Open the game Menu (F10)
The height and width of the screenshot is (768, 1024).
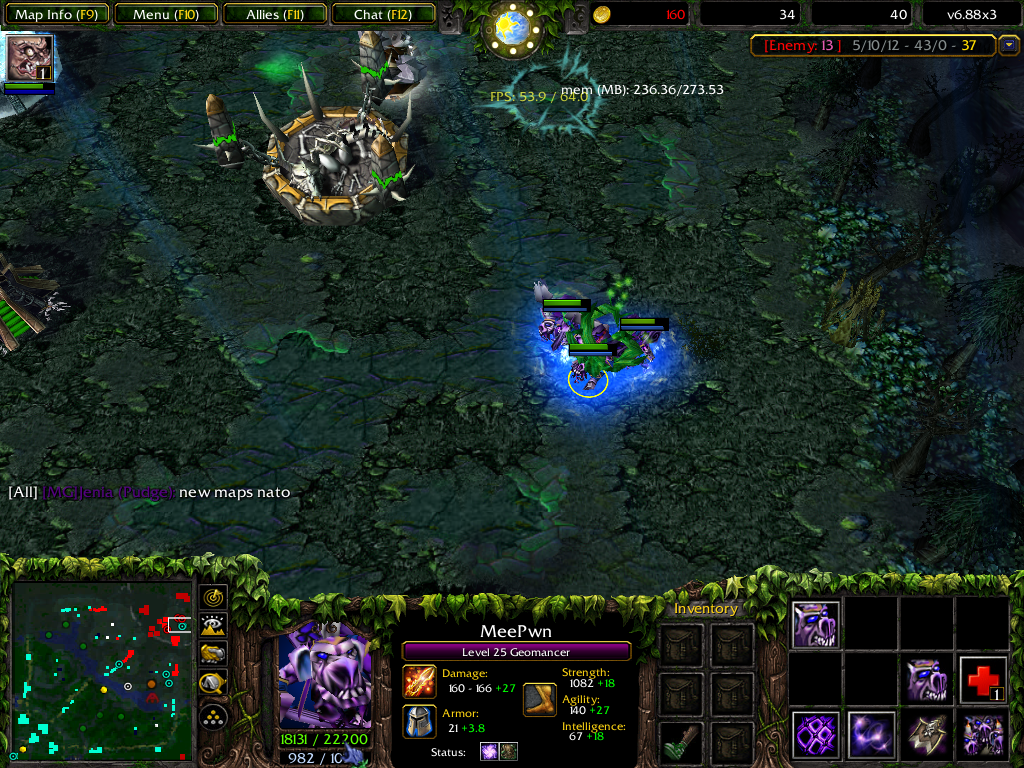coord(165,15)
